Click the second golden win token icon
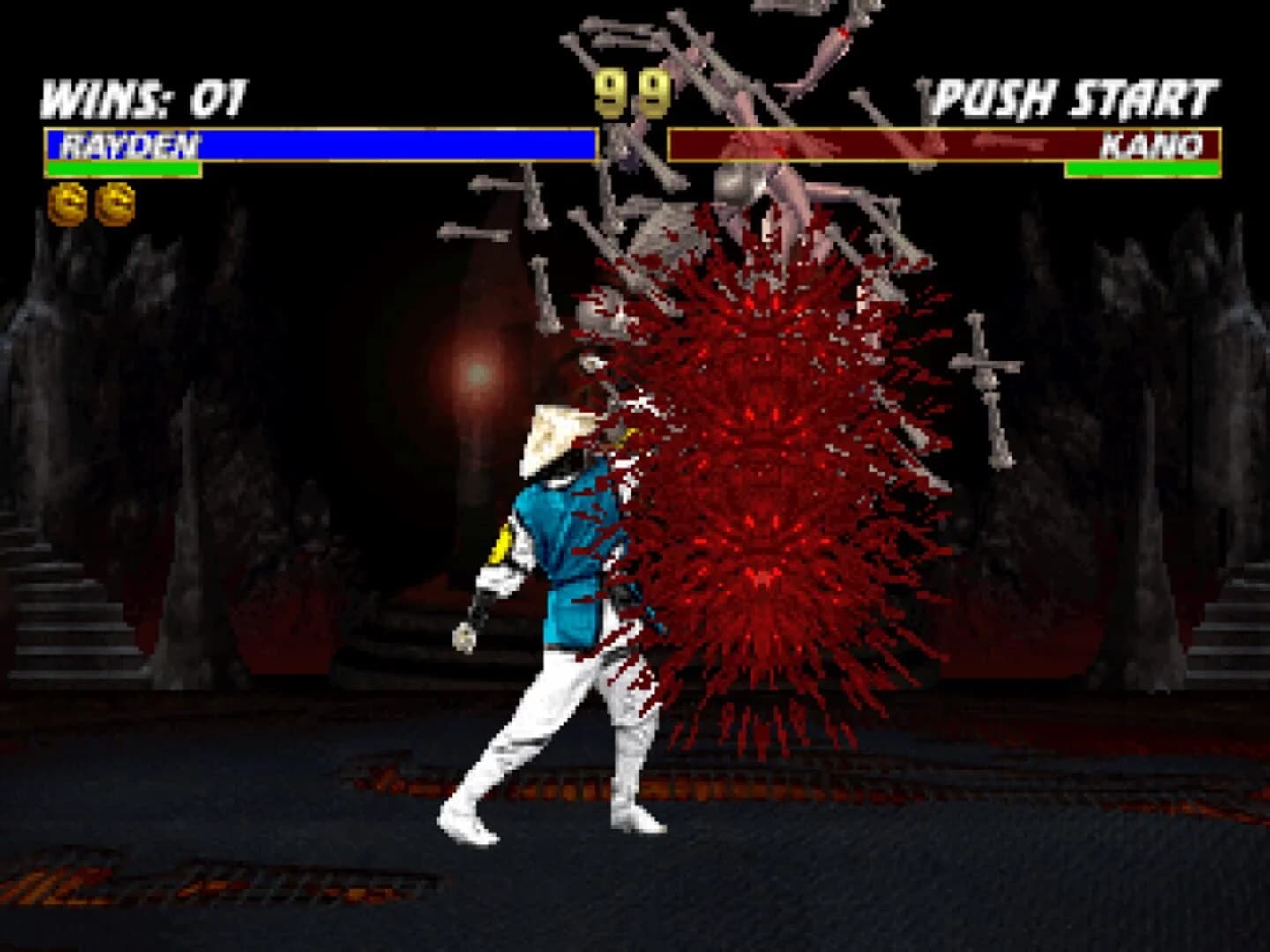 (x=115, y=201)
